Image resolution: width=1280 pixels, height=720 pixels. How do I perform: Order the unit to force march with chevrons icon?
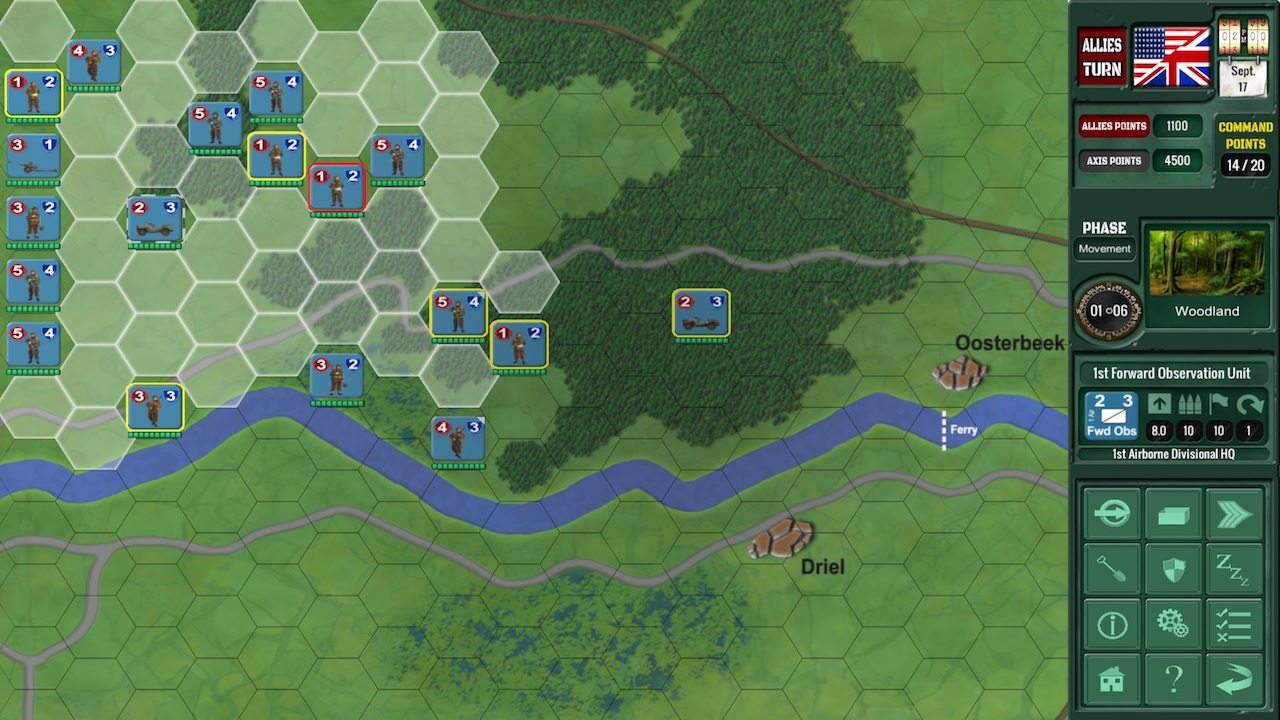[x=1236, y=512]
